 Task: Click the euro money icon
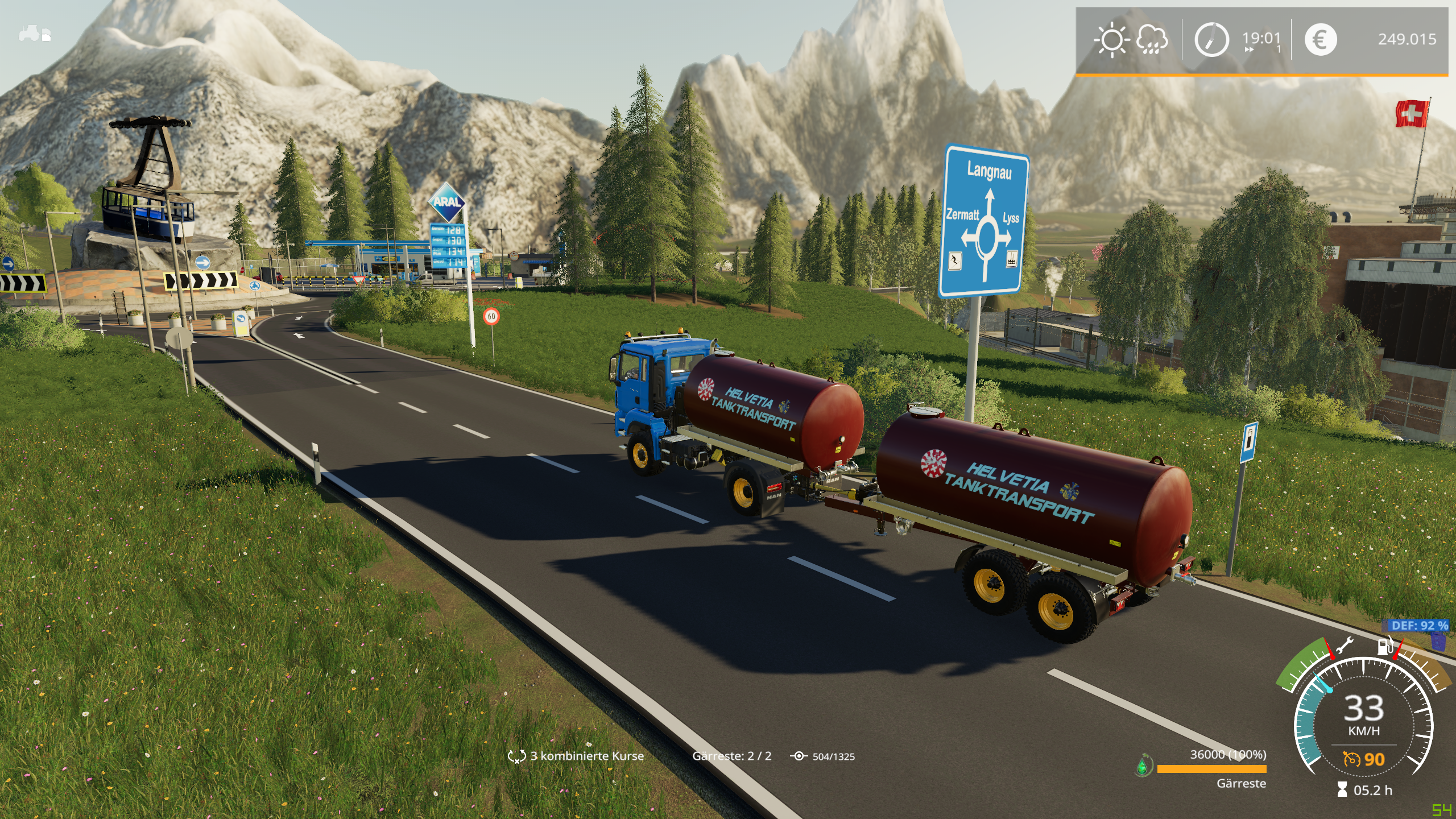click(1320, 40)
